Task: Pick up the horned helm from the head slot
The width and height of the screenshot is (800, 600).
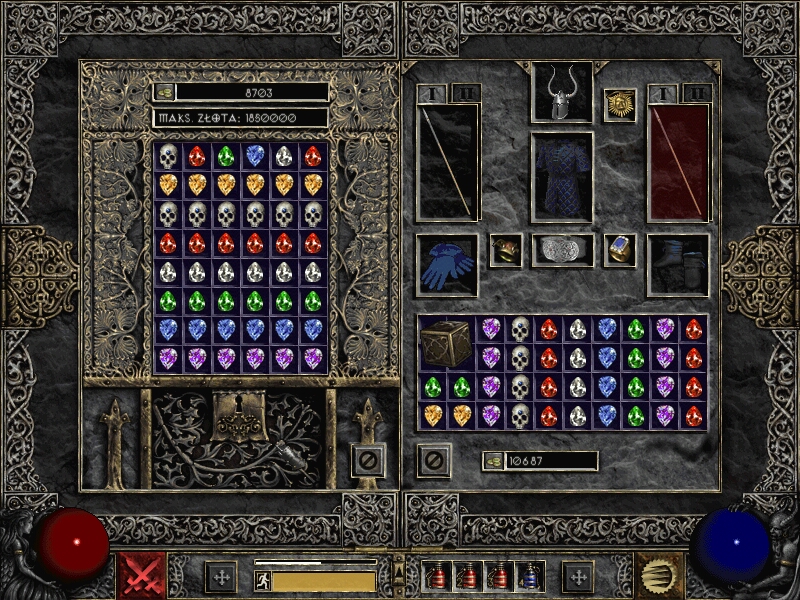Action: (562, 92)
